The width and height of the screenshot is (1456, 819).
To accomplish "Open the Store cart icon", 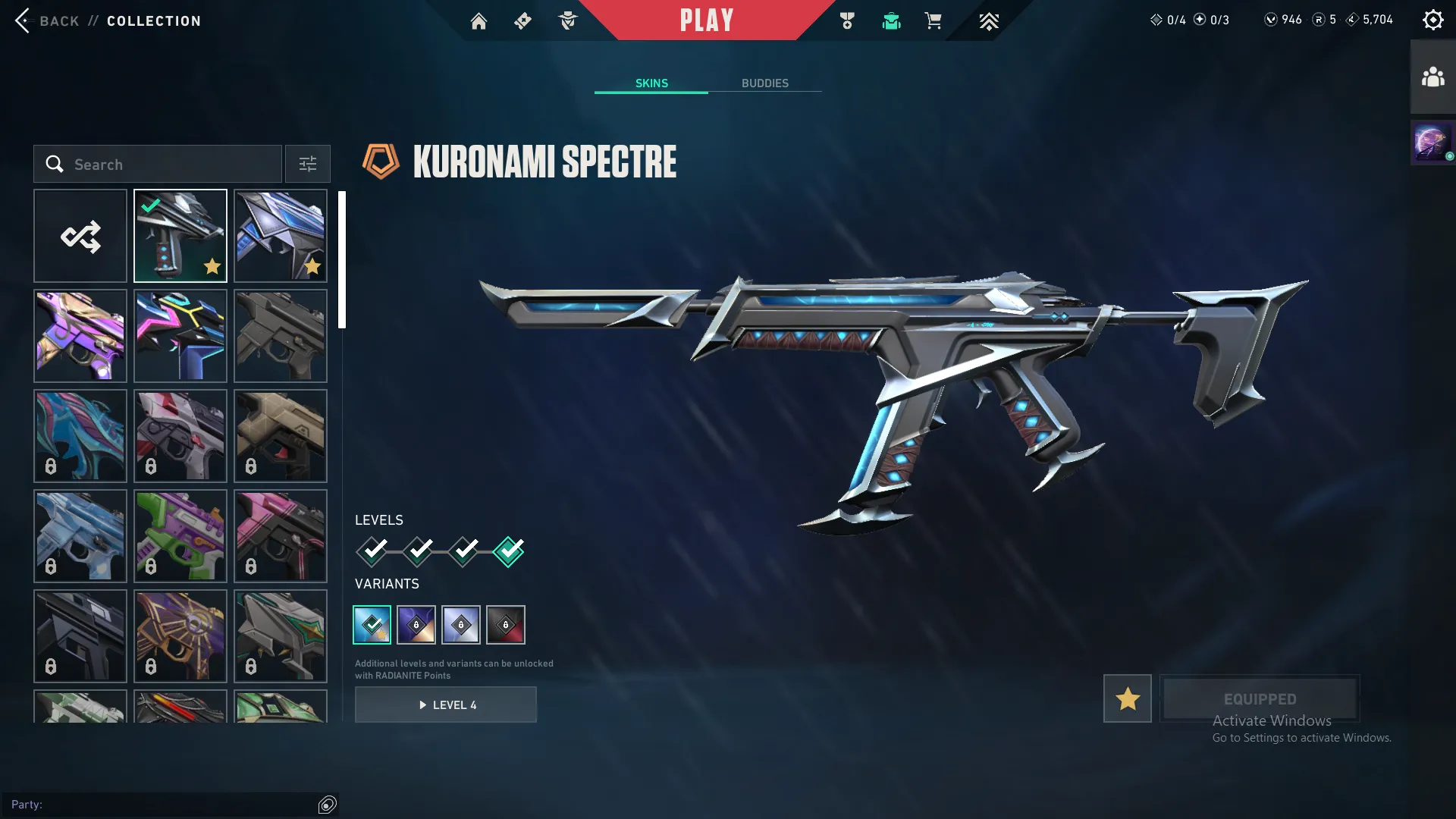I will (x=934, y=20).
